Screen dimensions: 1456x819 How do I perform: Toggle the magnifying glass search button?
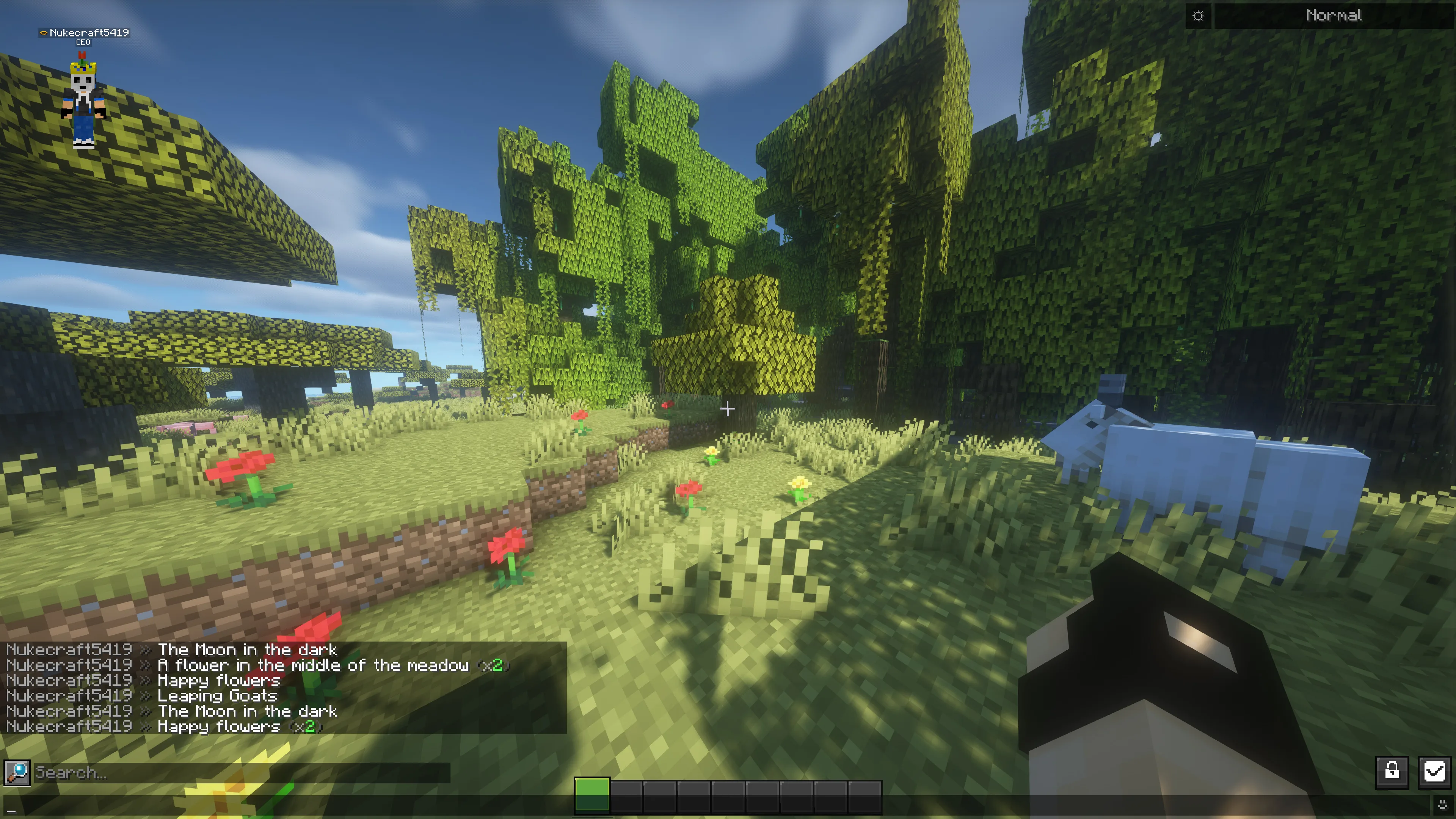(x=17, y=772)
